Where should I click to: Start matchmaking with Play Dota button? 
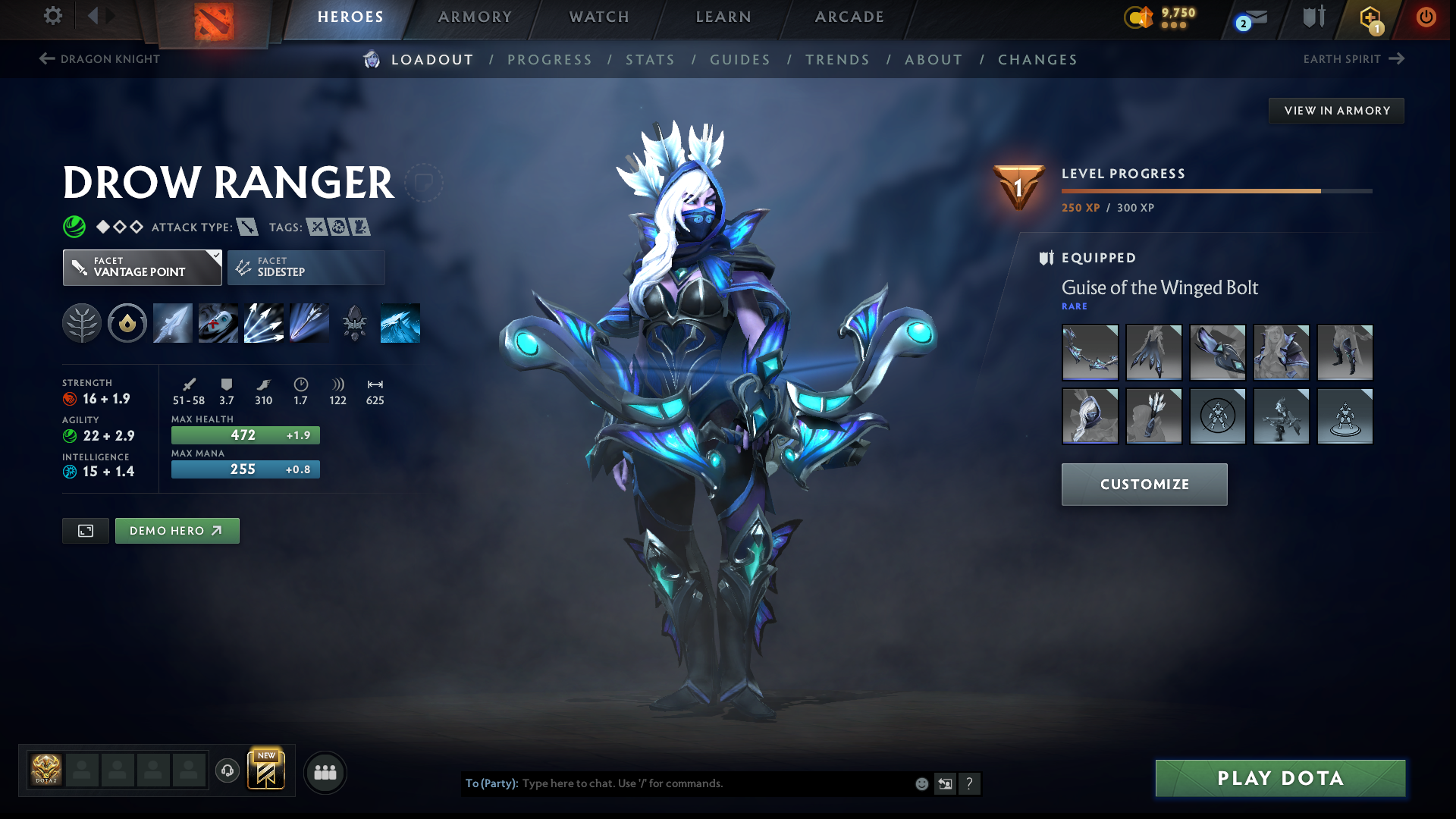pos(1280,778)
